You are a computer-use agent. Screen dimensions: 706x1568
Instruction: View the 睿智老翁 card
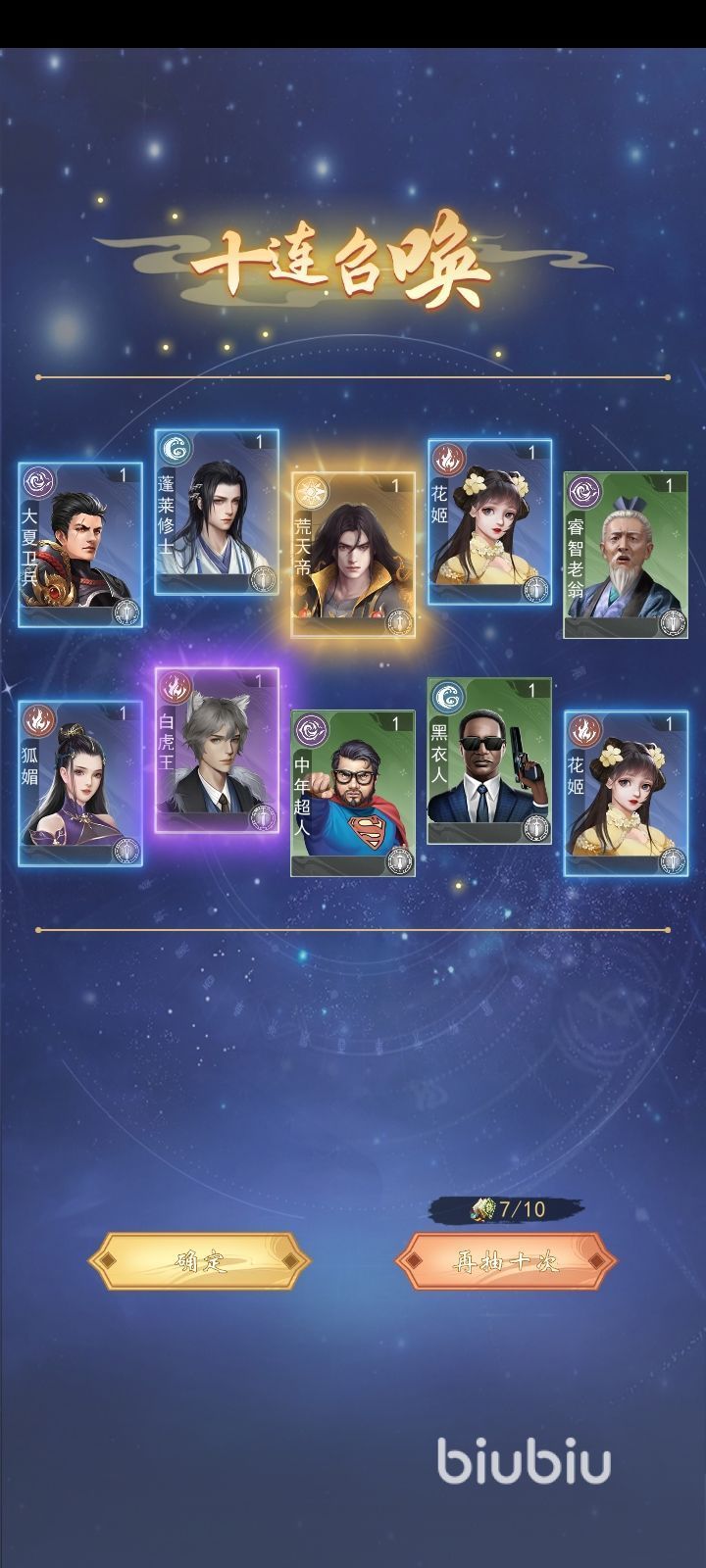(x=626, y=556)
